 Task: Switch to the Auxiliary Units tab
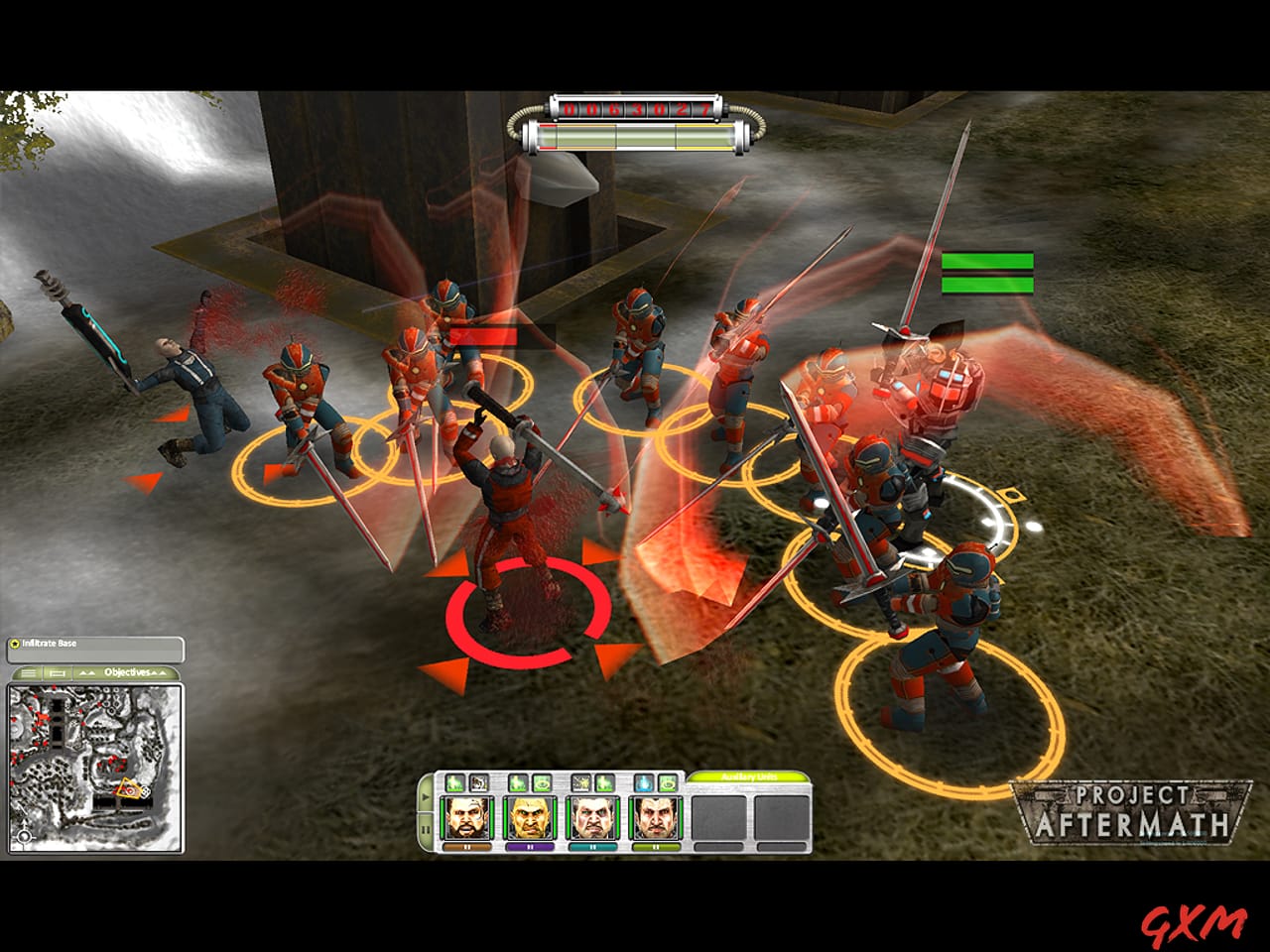pyautogui.click(x=748, y=778)
